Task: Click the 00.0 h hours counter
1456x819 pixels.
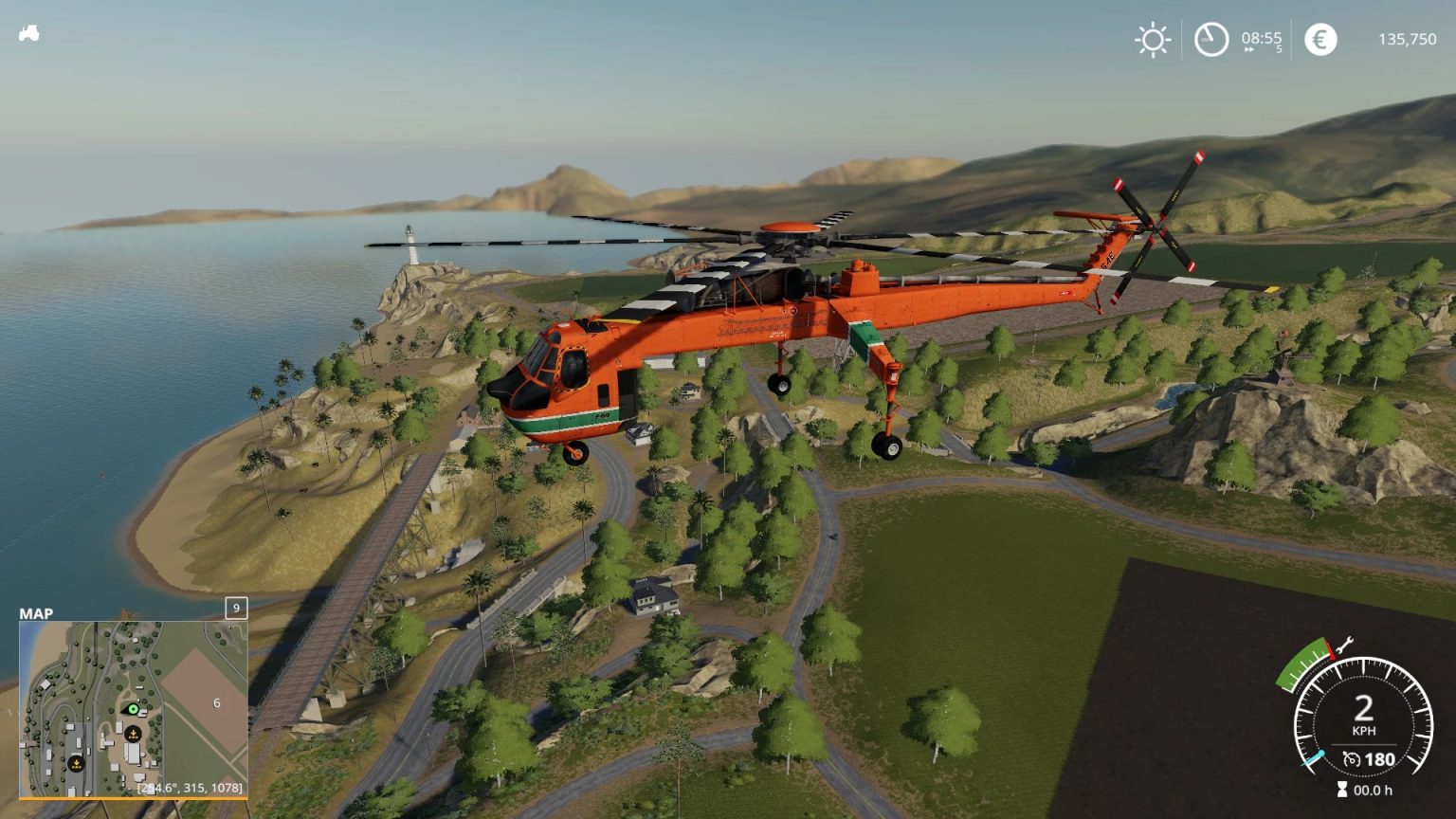Action: pyautogui.click(x=1374, y=790)
